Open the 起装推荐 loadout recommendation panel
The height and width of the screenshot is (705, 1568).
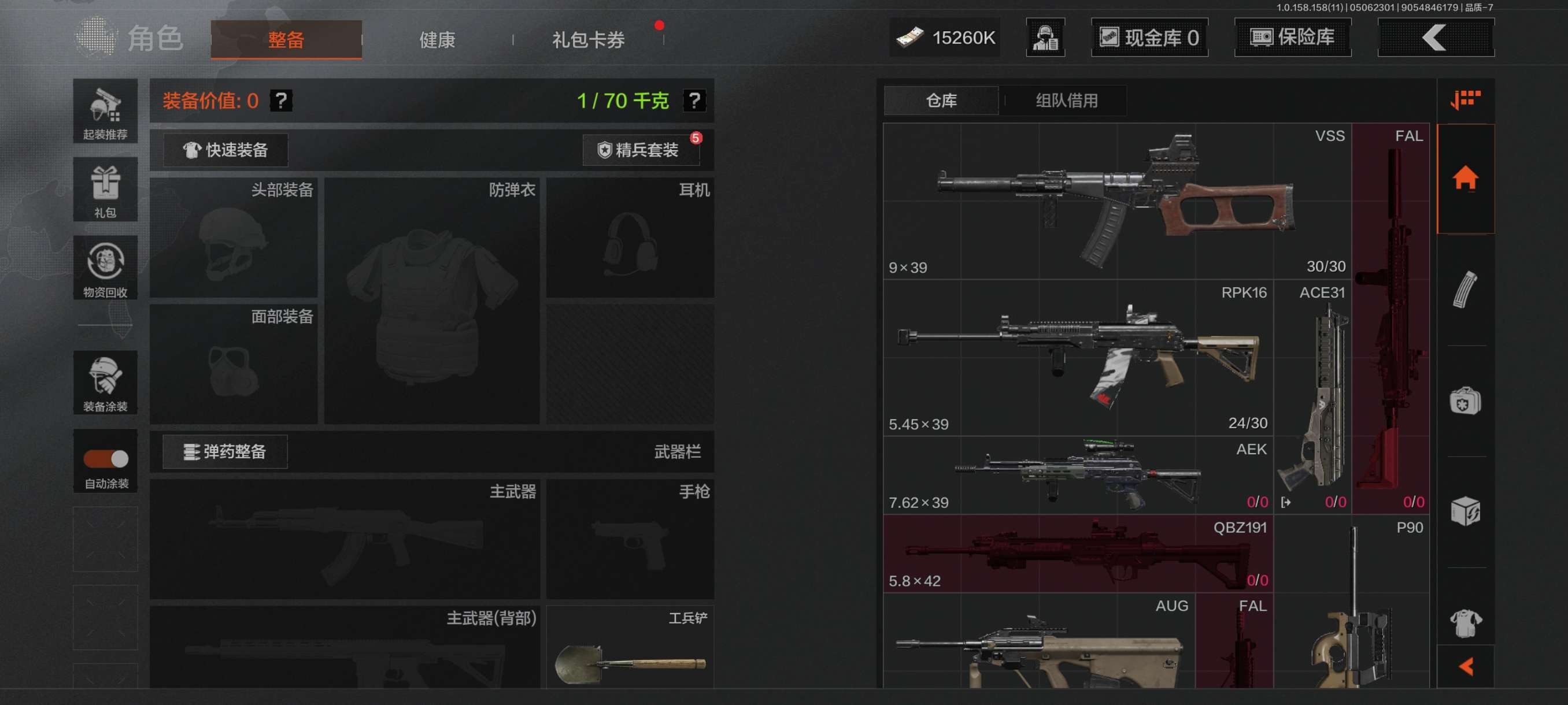point(105,113)
